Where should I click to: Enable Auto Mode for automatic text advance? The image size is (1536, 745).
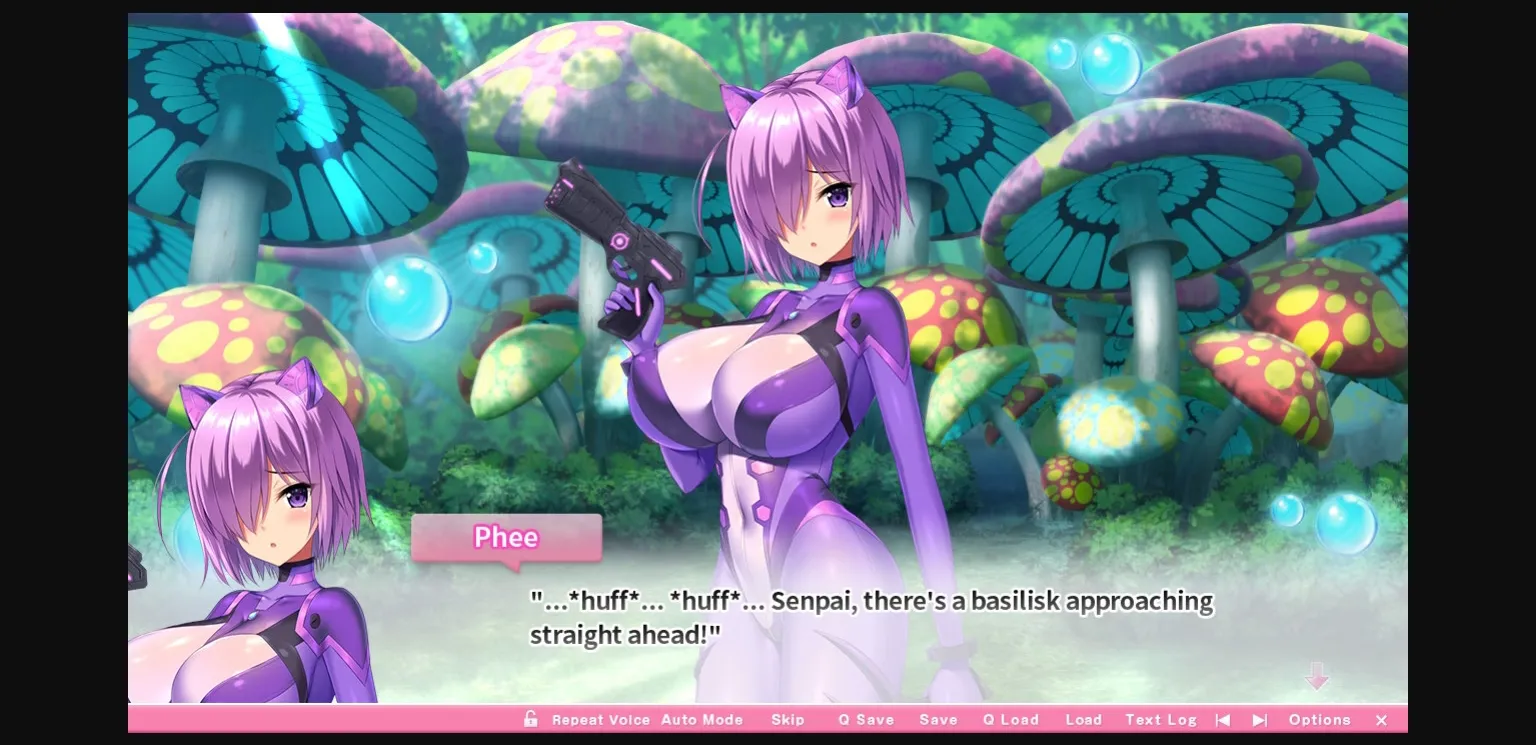coord(703,719)
